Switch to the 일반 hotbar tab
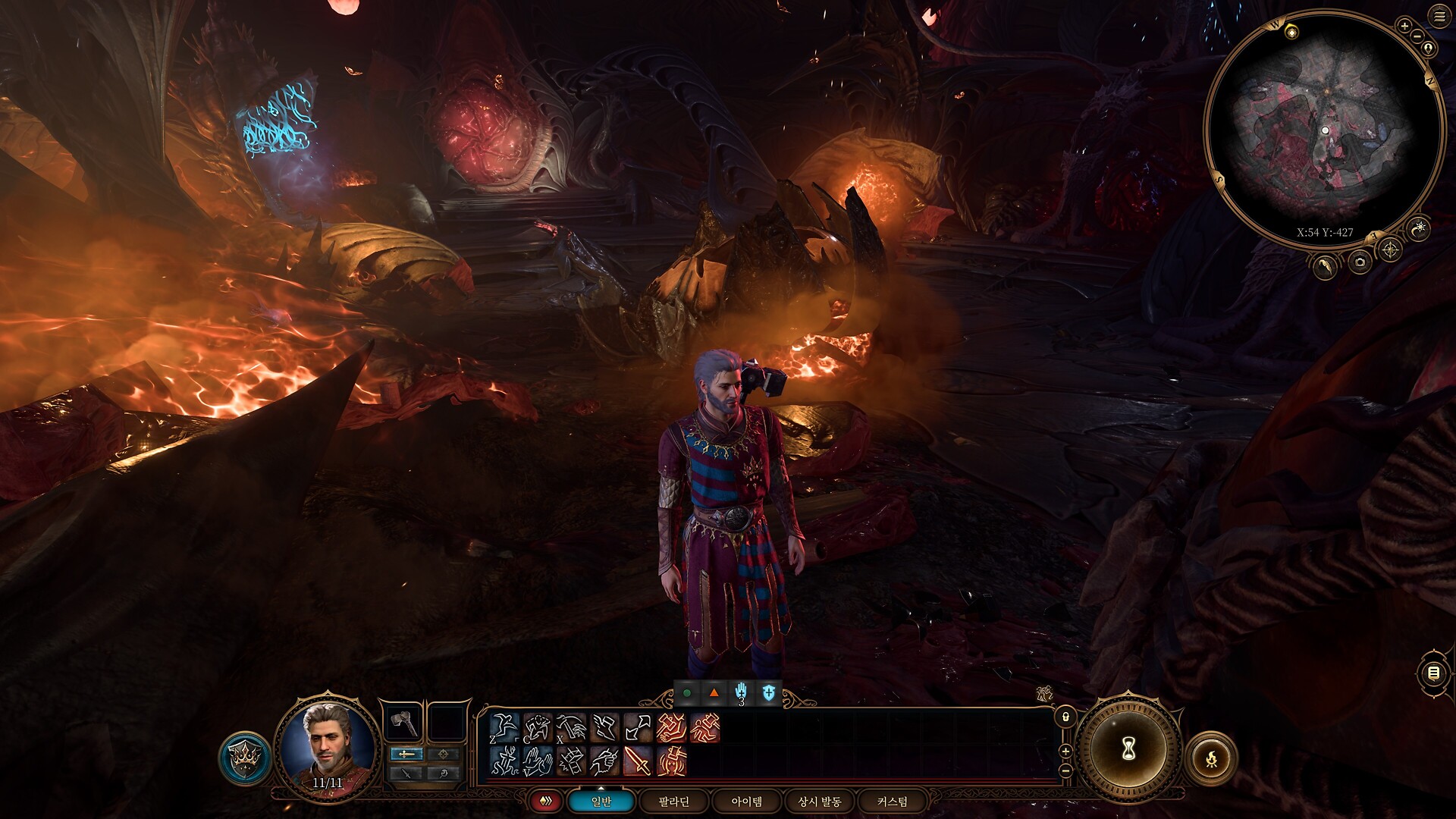This screenshot has width=1456, height=819. click(x=601, y=801)
